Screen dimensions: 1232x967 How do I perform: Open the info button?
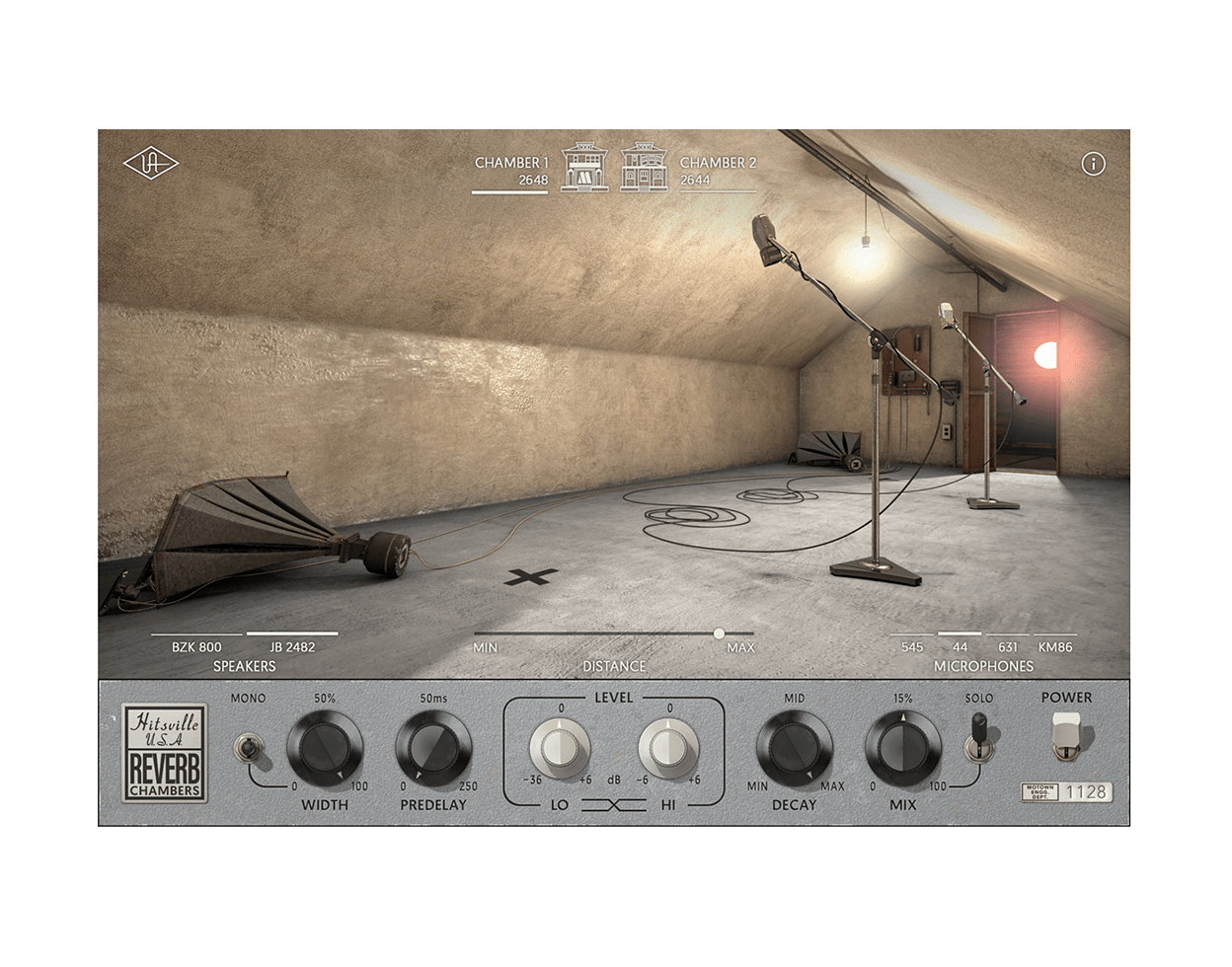point(1093,165)
